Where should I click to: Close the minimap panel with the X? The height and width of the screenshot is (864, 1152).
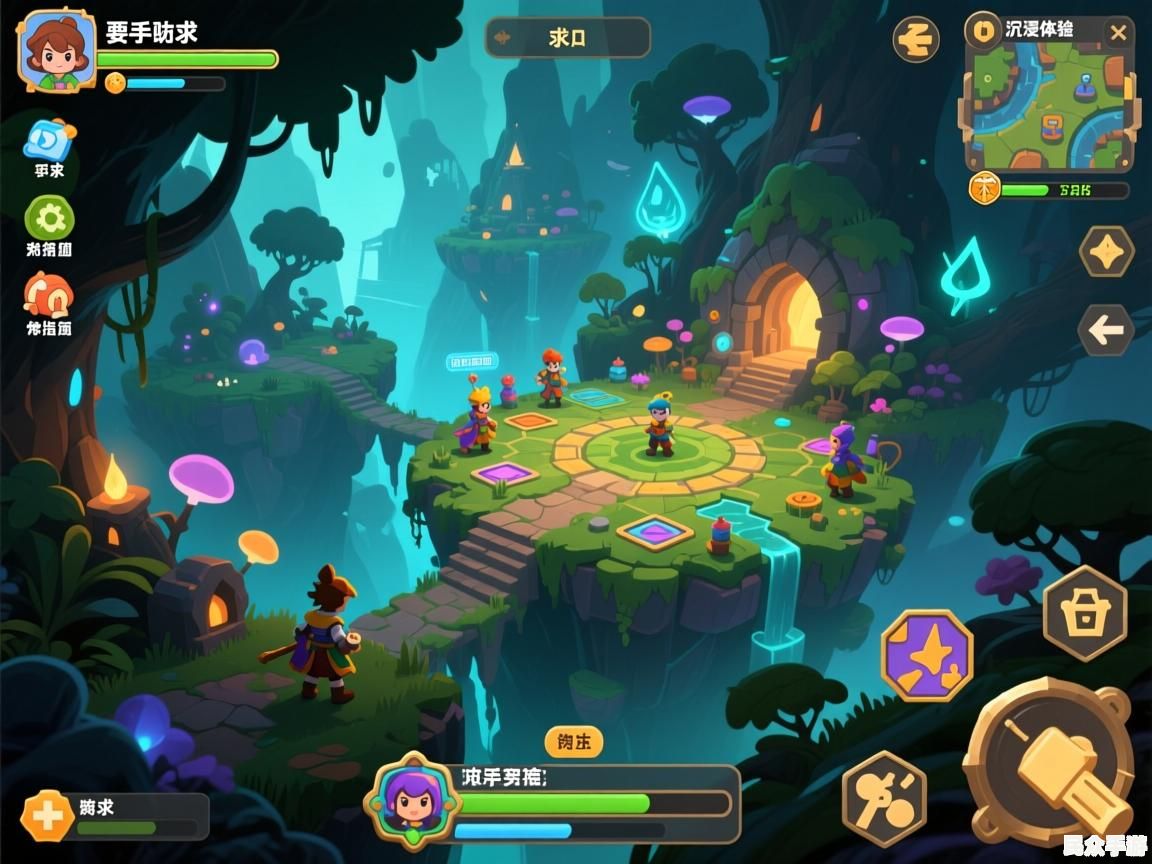[1118, 33]
